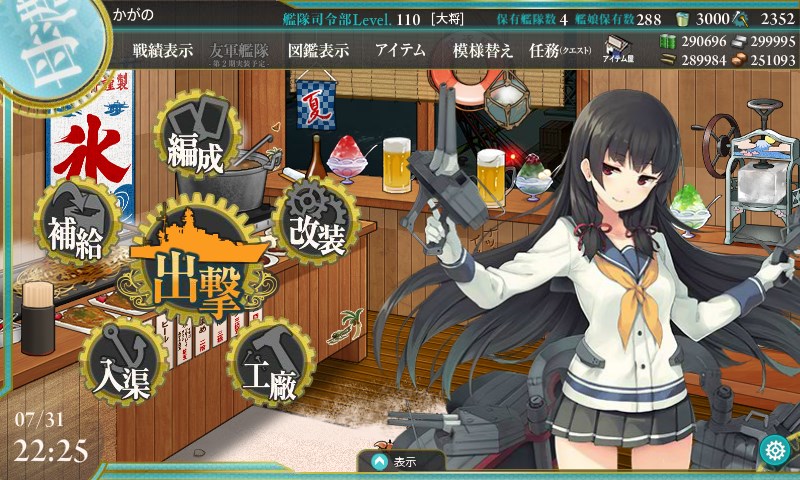The image size is (800, 480).
Task: Open the 出撃 sortie menu
Action: pyautogui.click(x=197, y=267)
